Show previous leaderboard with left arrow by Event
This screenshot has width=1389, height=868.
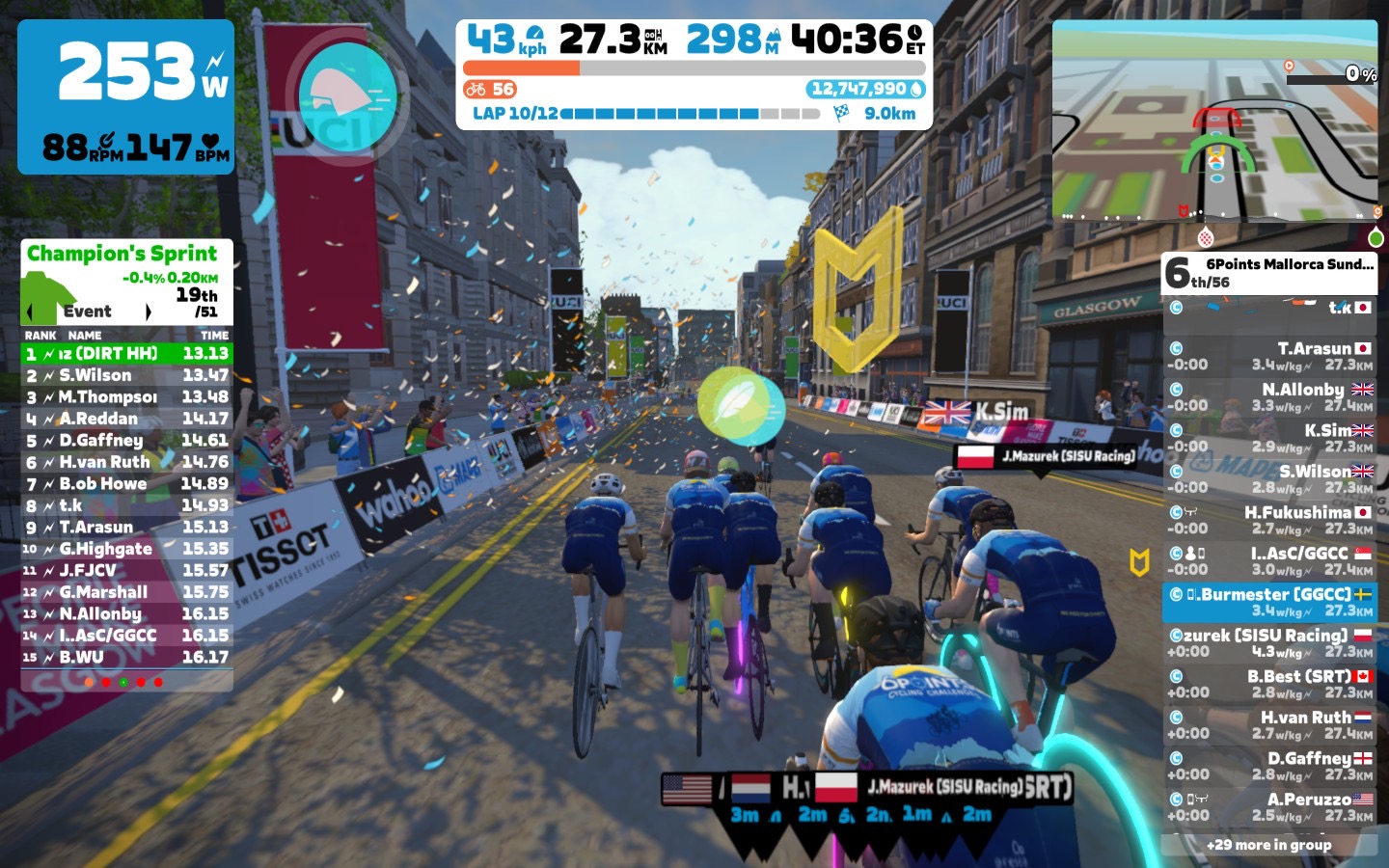(30, 312)
